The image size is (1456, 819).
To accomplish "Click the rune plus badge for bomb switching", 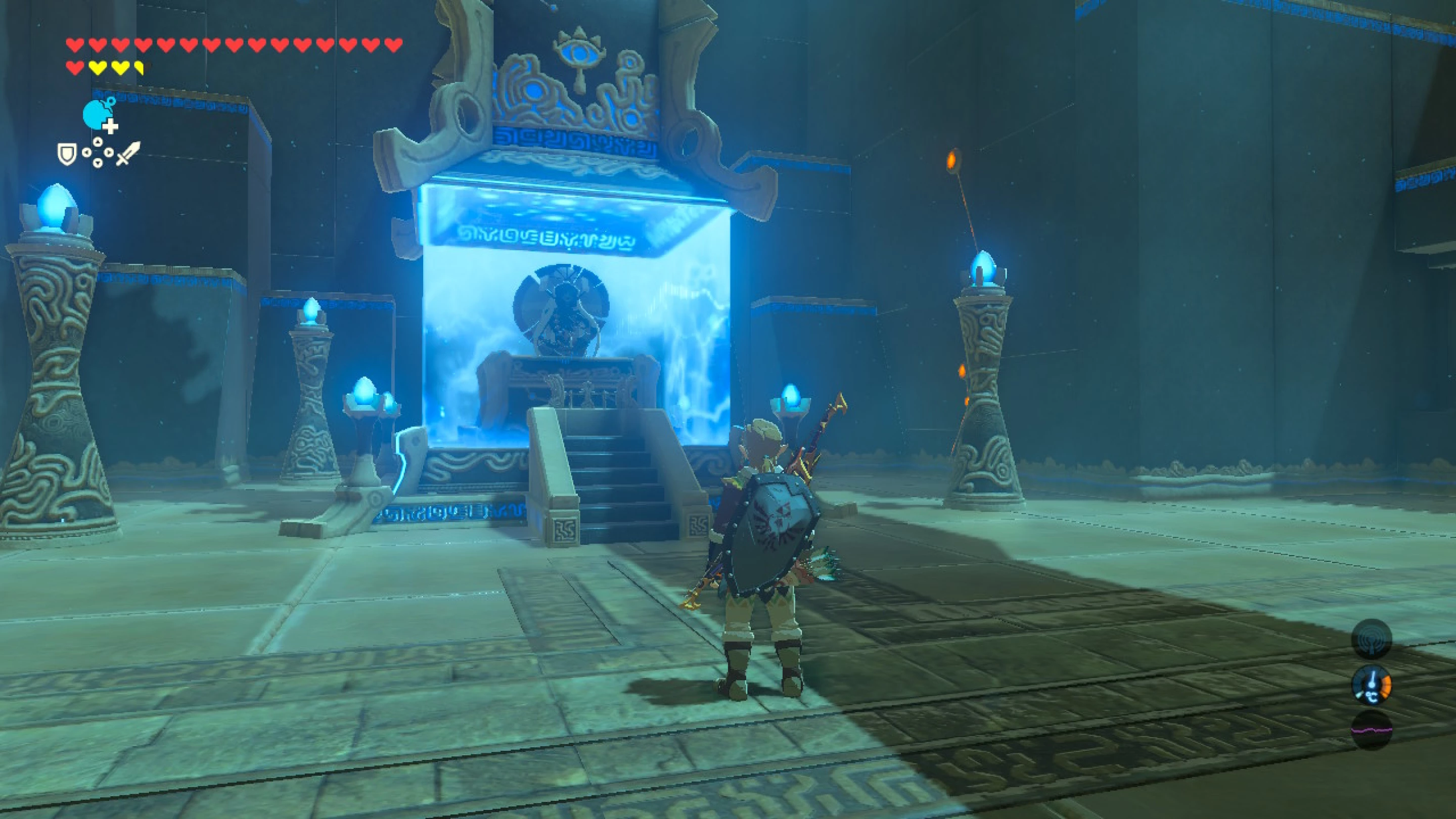I will (111, 126).
